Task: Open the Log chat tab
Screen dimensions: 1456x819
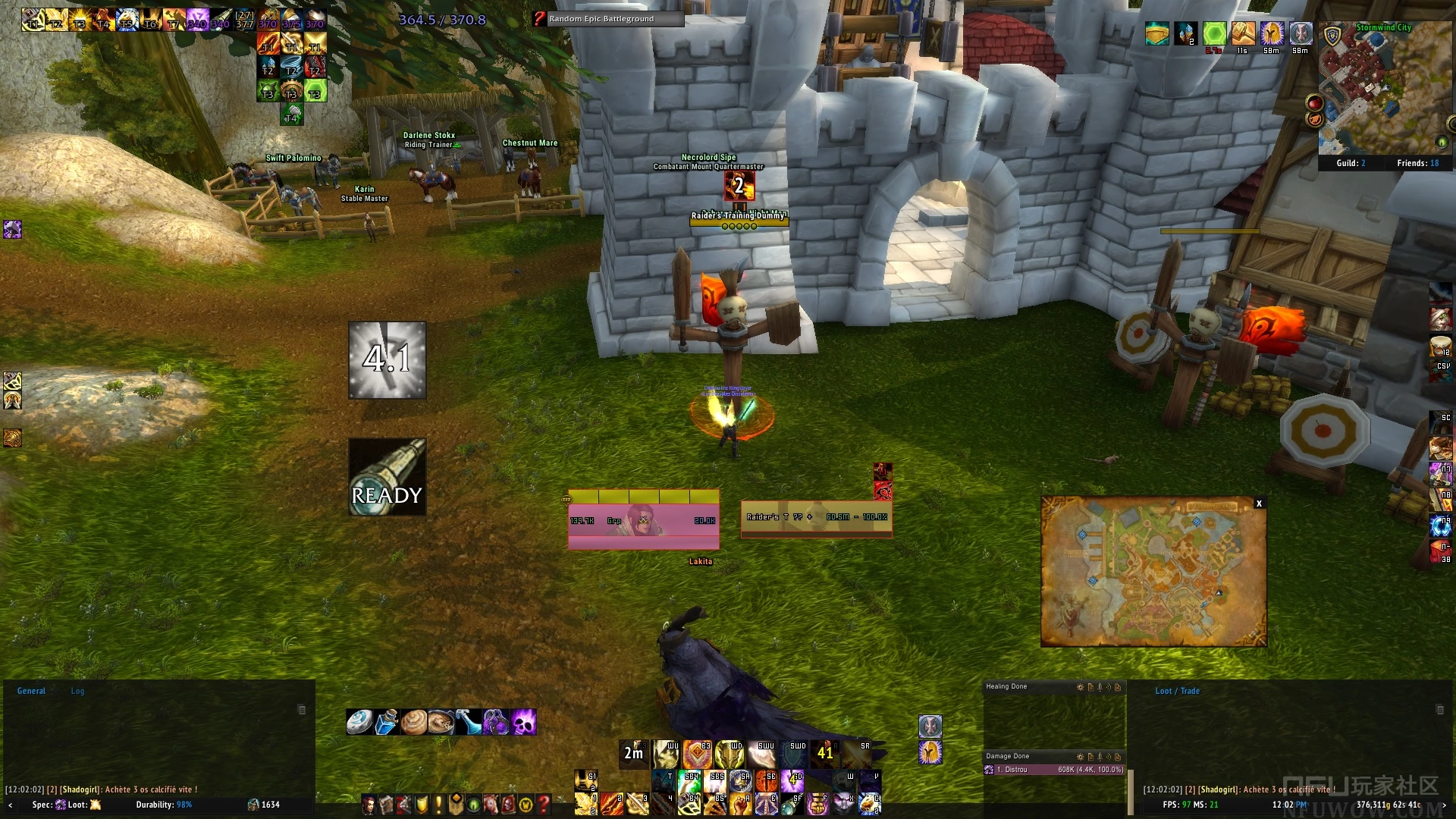Action: click(77, 691)
